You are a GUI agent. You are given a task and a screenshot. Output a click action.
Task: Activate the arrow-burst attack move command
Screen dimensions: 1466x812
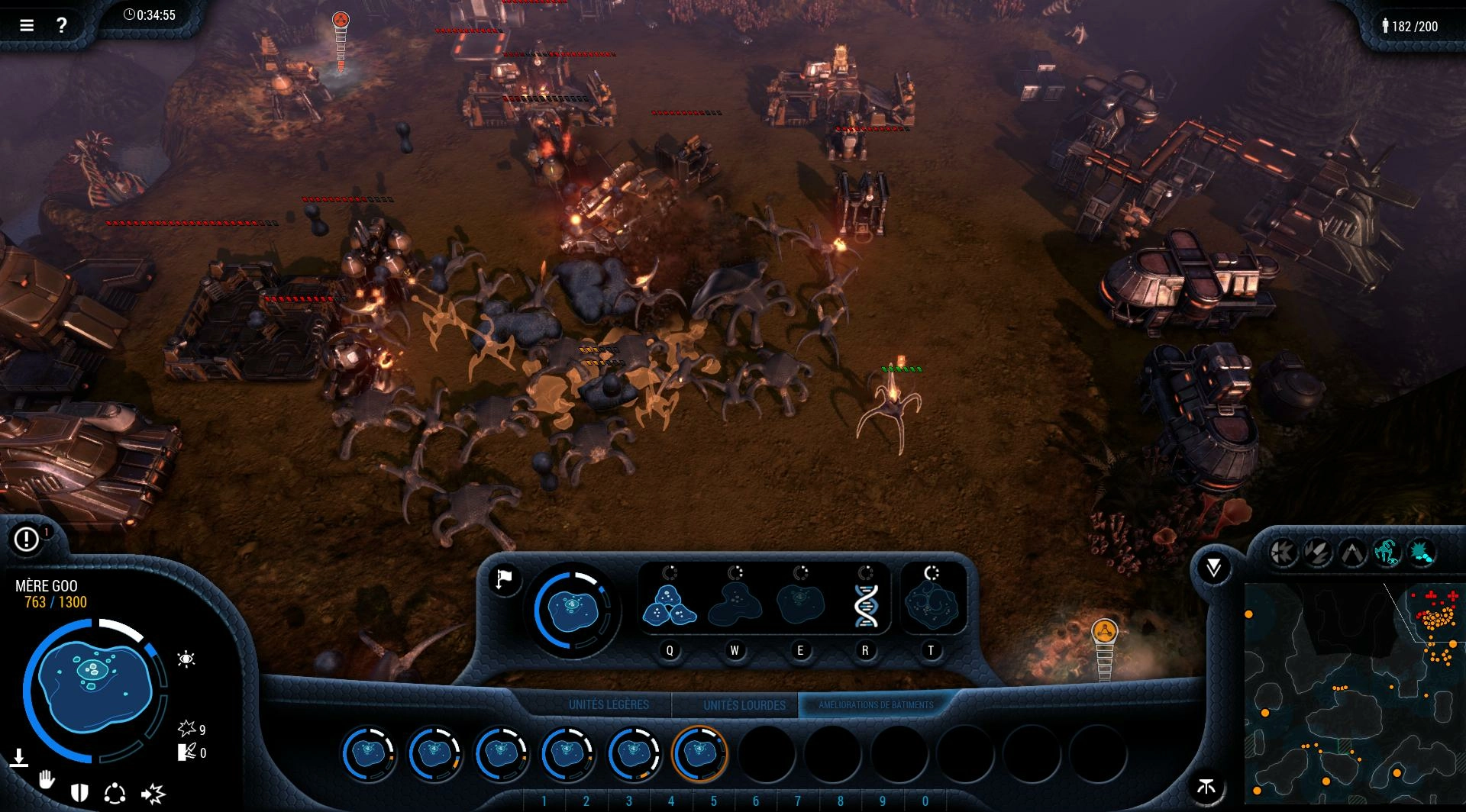pyautogui.click(x=153, y=794)
